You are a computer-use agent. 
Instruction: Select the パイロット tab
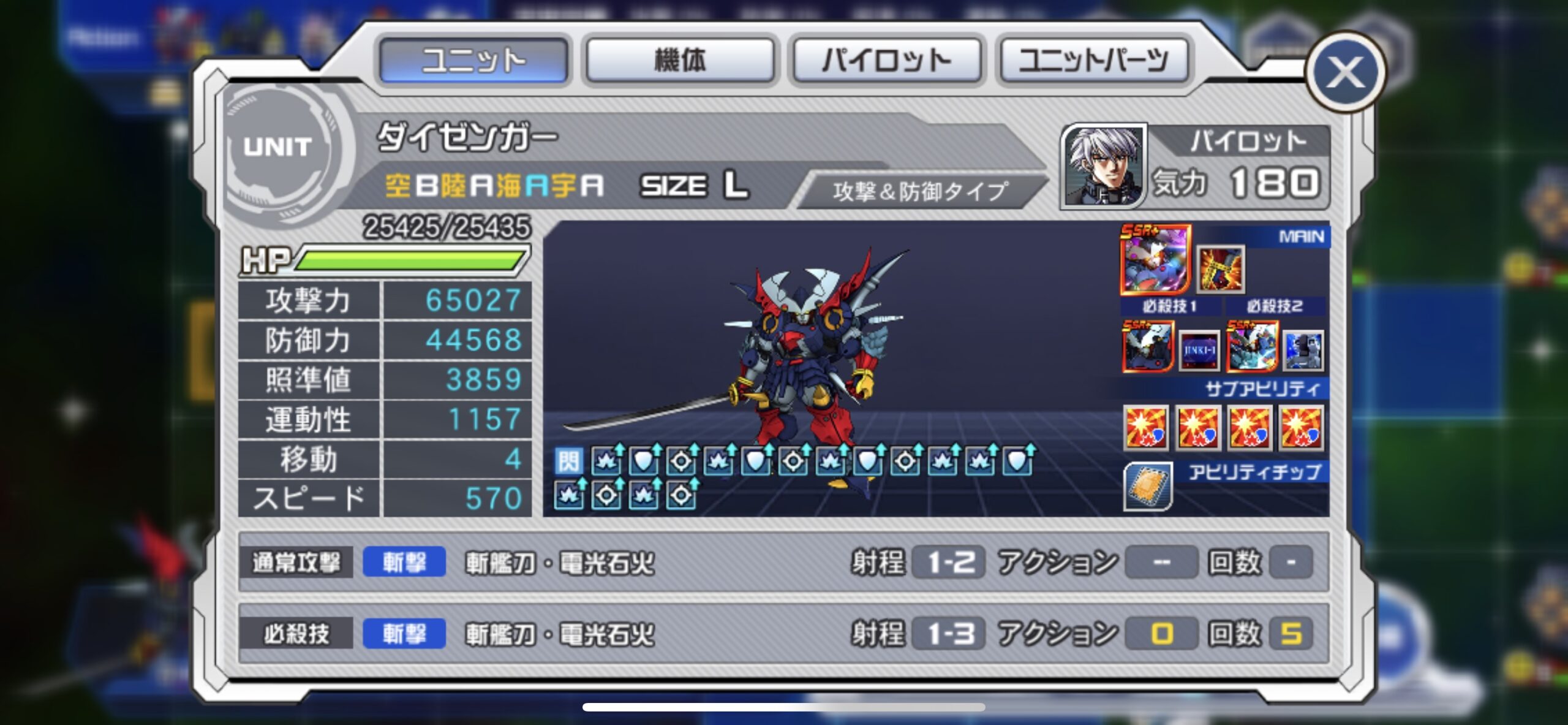pos(887,60)
